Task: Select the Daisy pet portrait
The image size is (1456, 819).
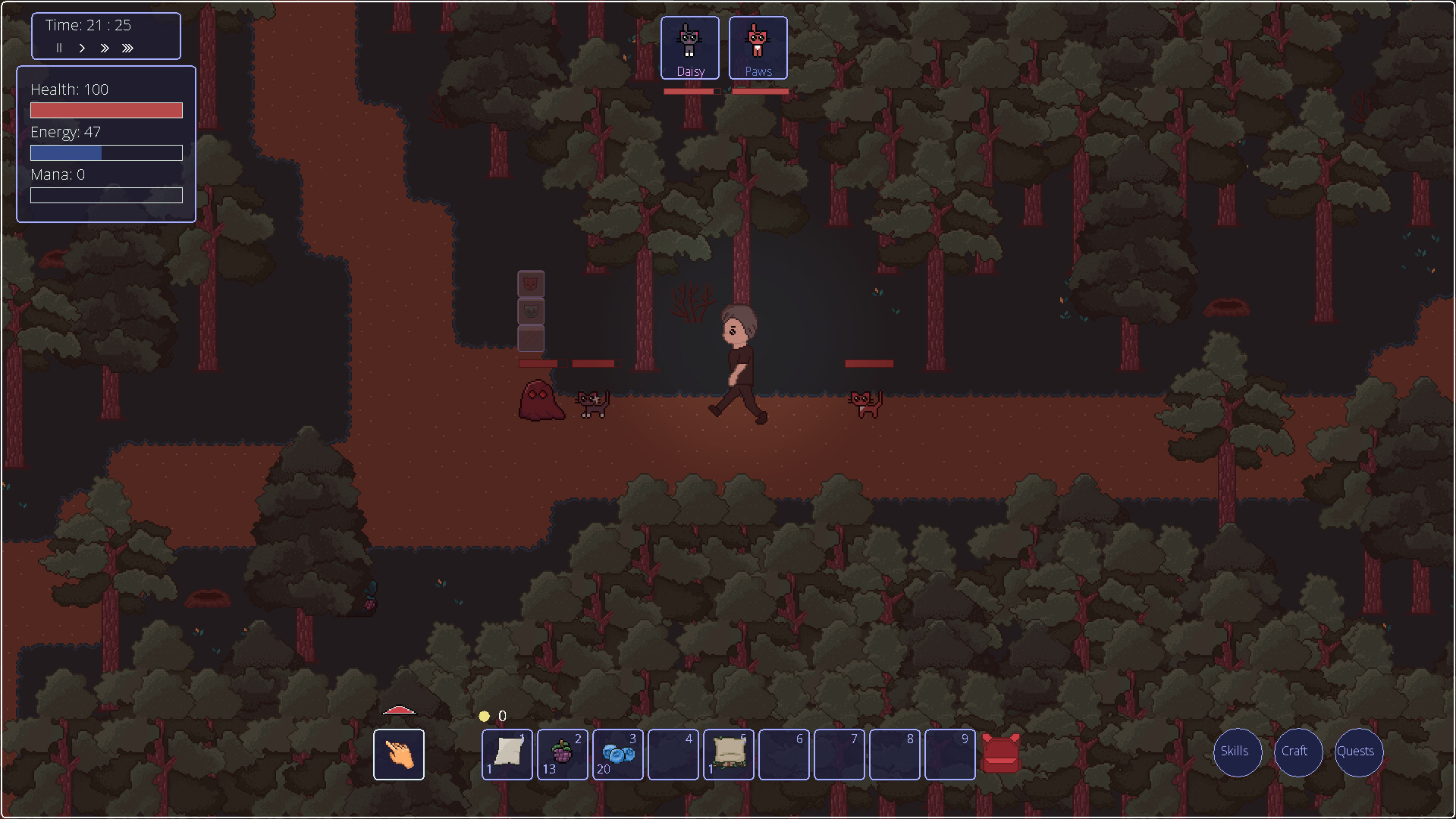Action: (689, 45)
